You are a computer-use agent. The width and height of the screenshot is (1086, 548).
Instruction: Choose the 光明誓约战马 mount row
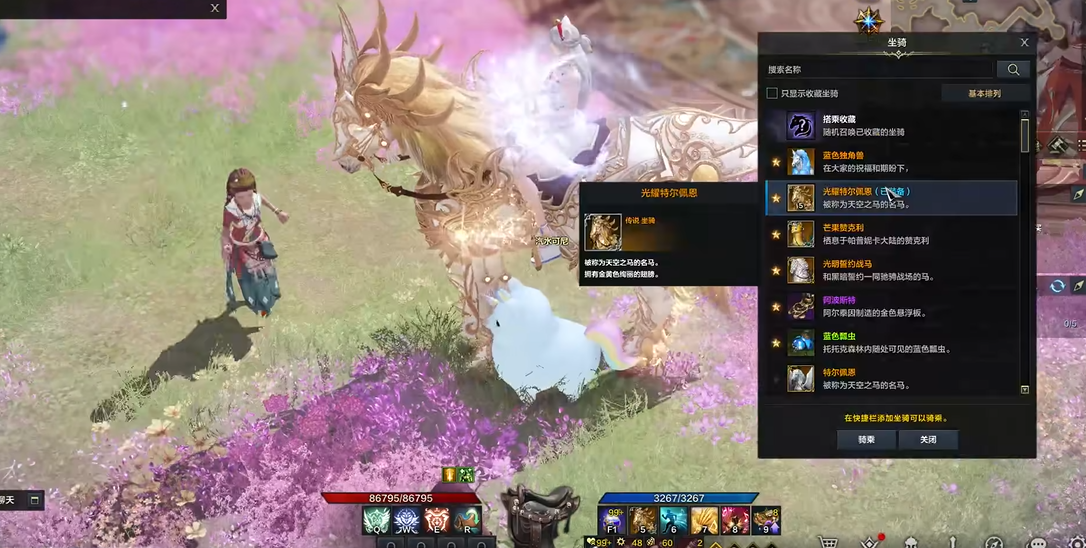890,270
